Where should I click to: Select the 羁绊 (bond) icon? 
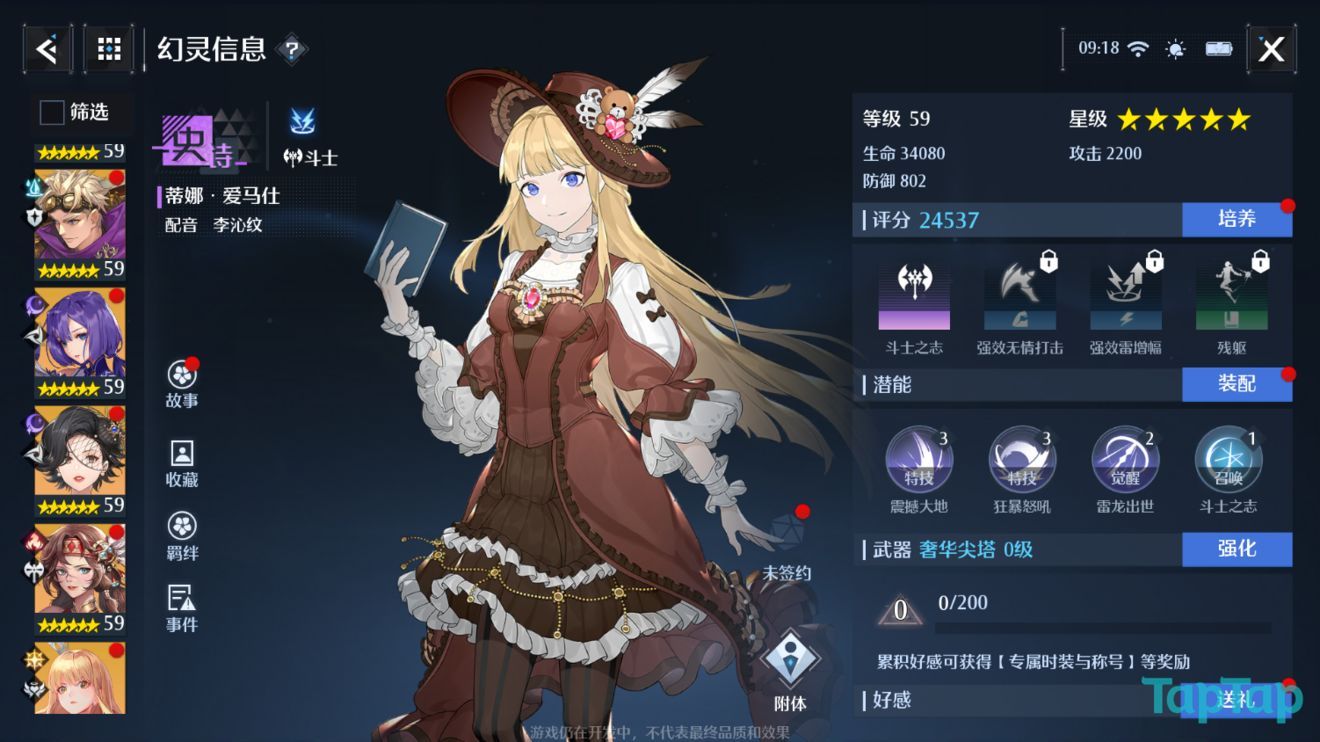point(181,527)
